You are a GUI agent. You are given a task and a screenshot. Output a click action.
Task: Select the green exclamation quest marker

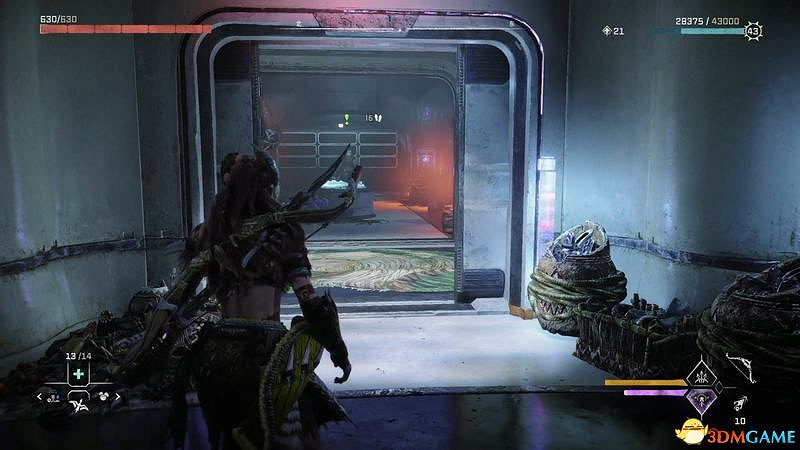coord(345,118)
